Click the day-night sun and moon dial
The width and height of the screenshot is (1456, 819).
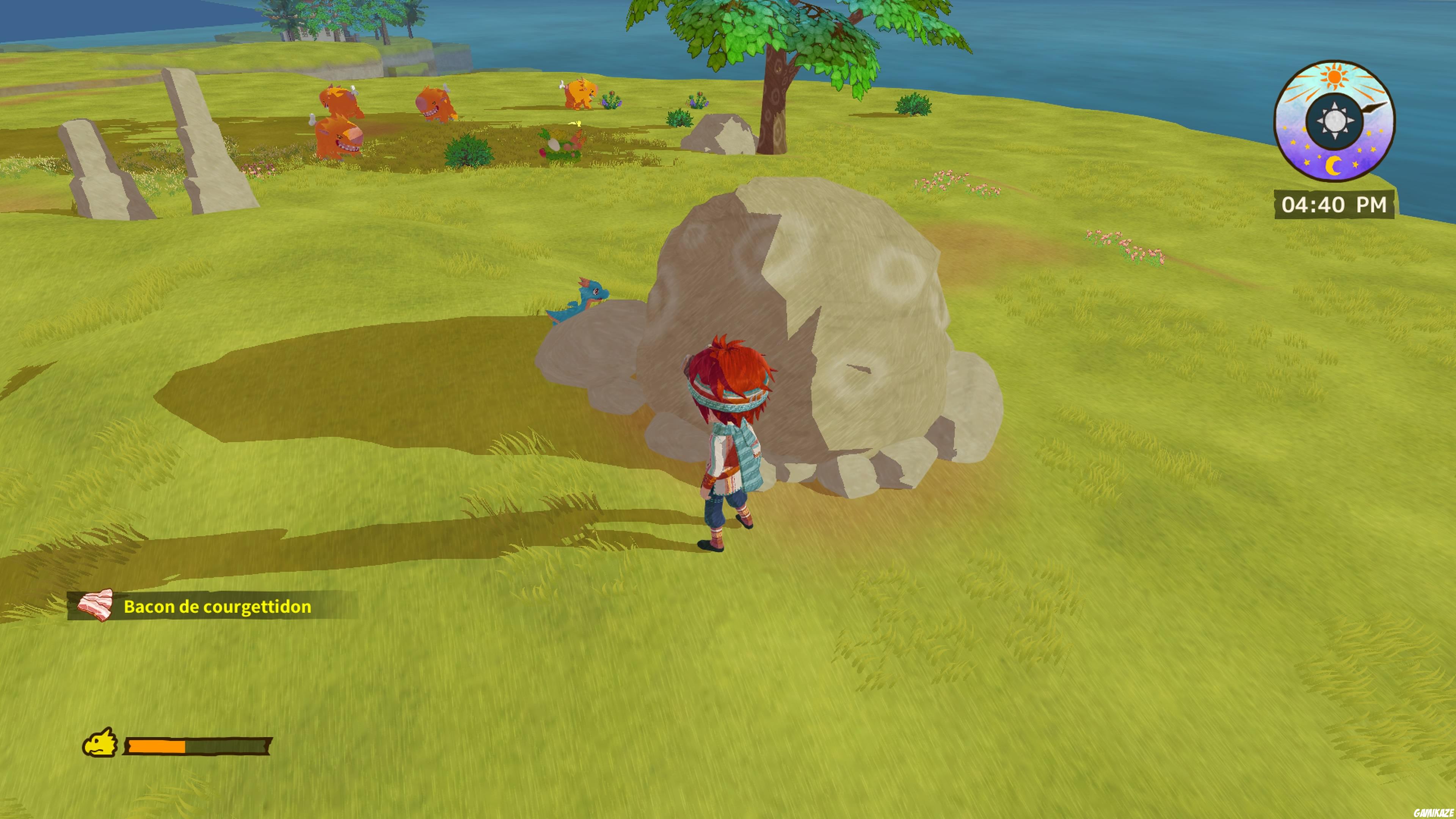coord(1334,121)
